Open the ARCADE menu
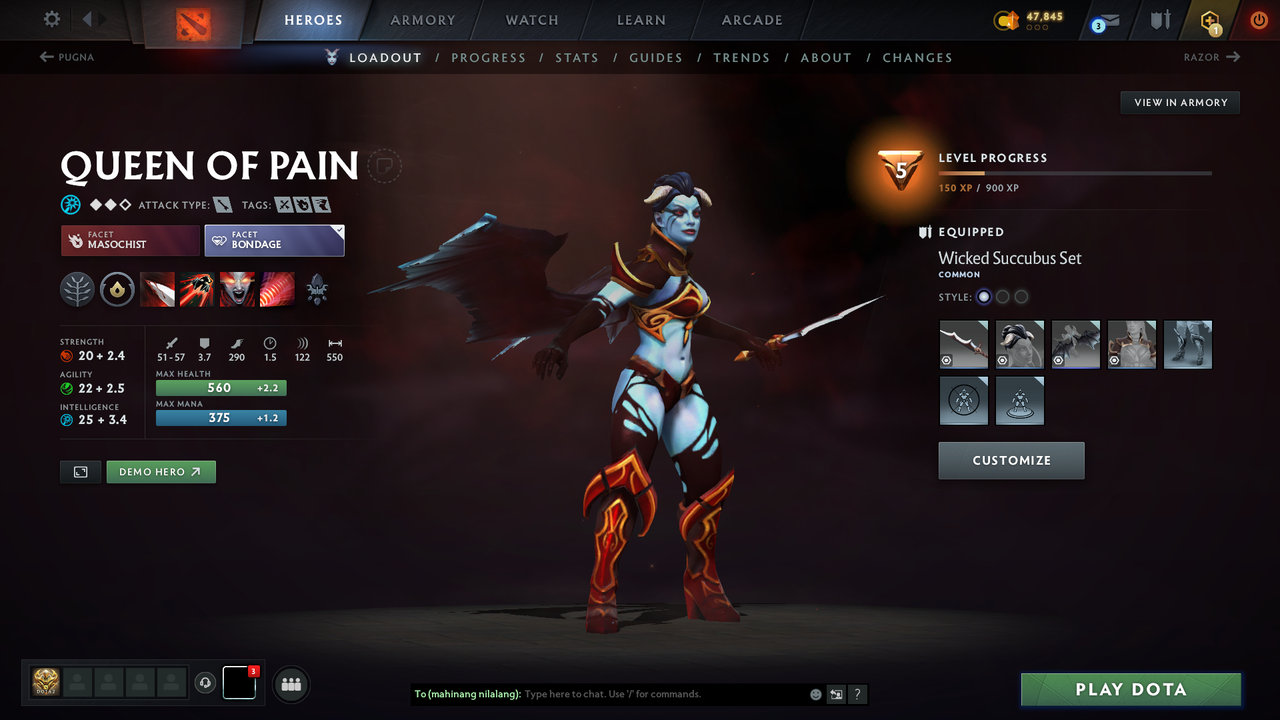The image size is (1280, 720). (751, 20)
